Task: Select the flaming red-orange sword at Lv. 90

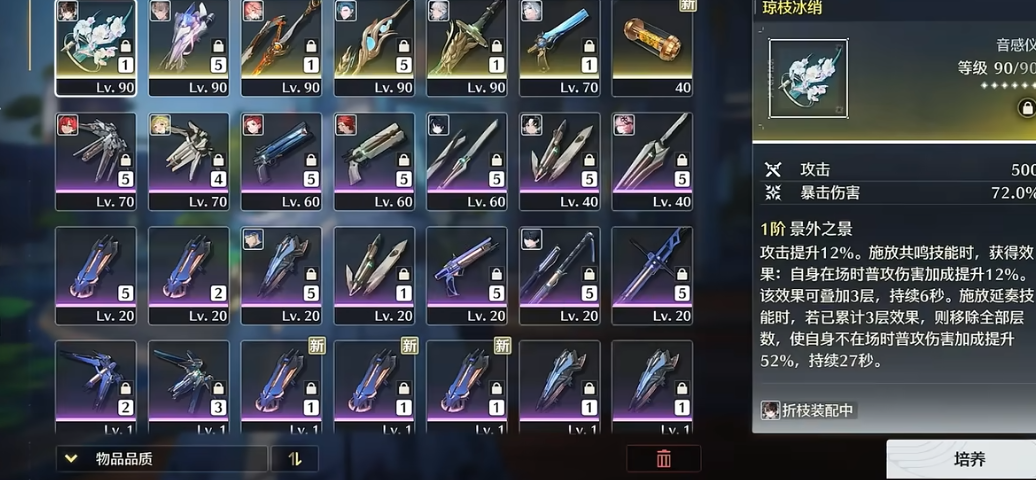Action: (281, 45)
